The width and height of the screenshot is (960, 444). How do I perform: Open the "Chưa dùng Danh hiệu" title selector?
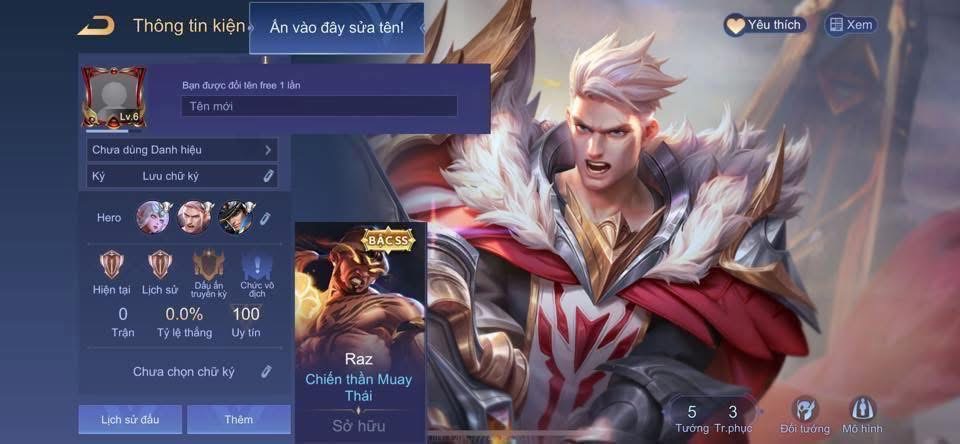pyautogui.click(x=182, y=150)
